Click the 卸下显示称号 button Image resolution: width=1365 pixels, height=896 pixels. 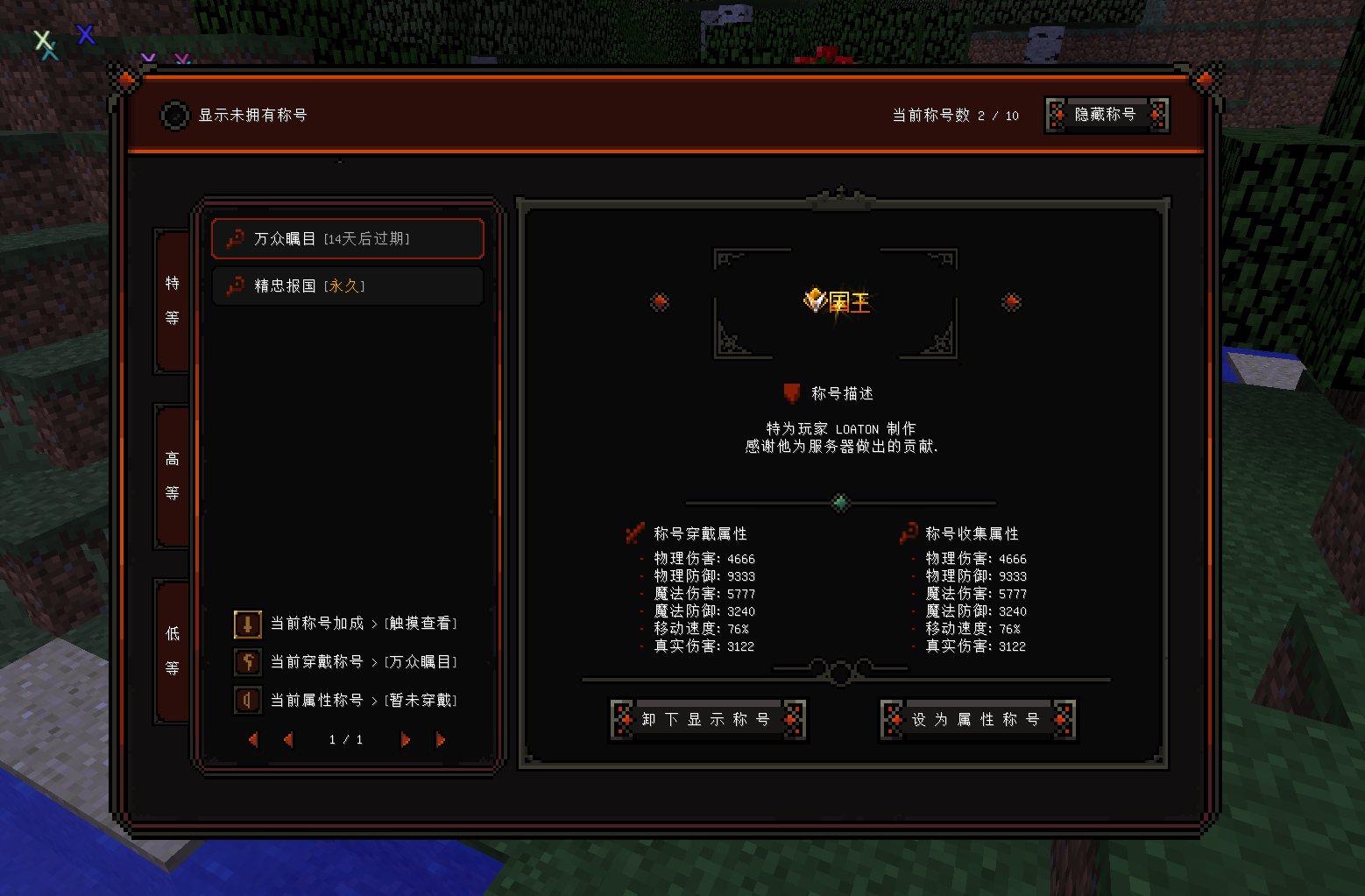coord(707,720)
